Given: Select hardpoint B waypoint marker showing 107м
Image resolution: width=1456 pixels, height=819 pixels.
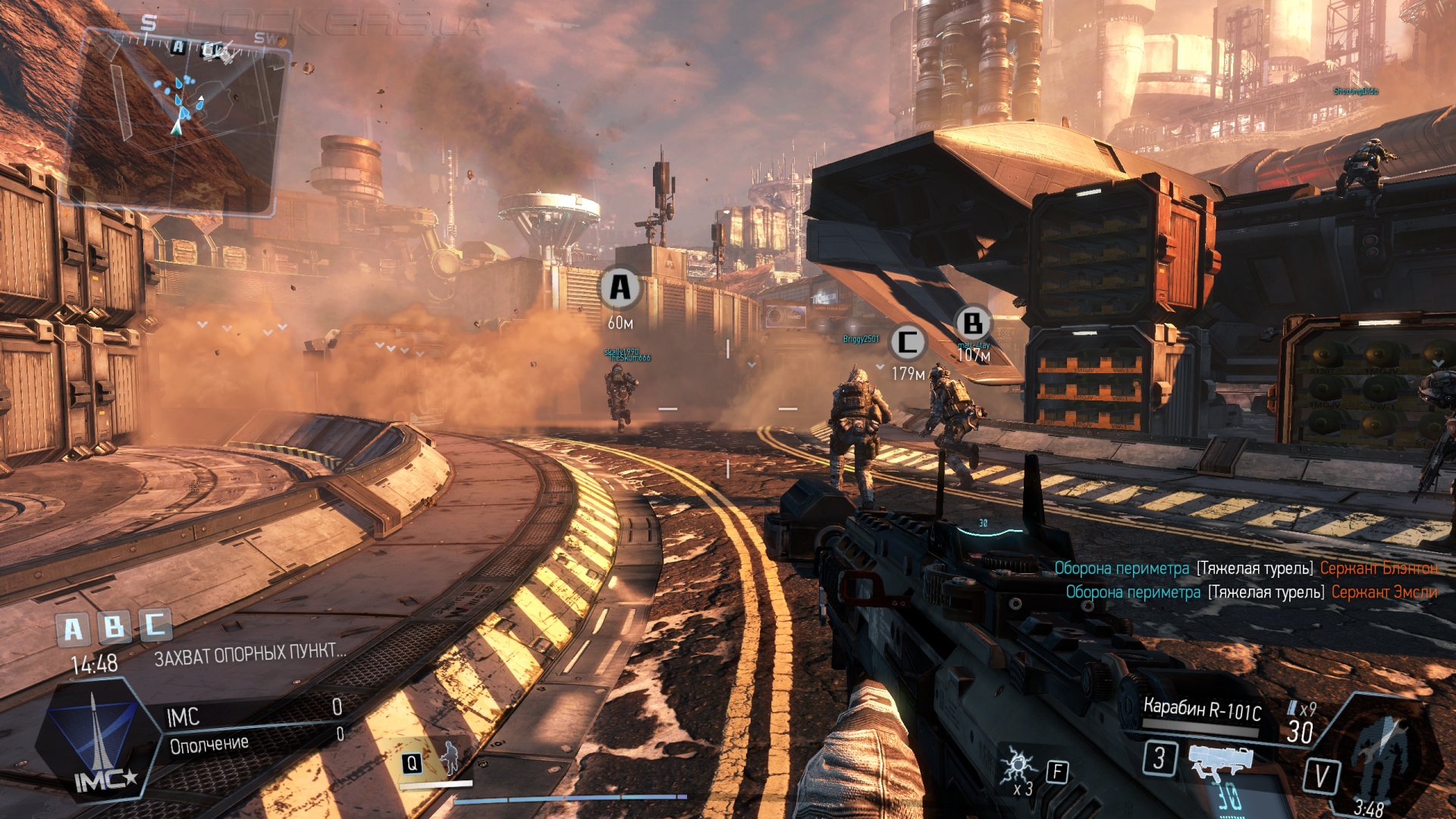Looking at the screenshot, I should pyautogui.click(x=972, y=324).
